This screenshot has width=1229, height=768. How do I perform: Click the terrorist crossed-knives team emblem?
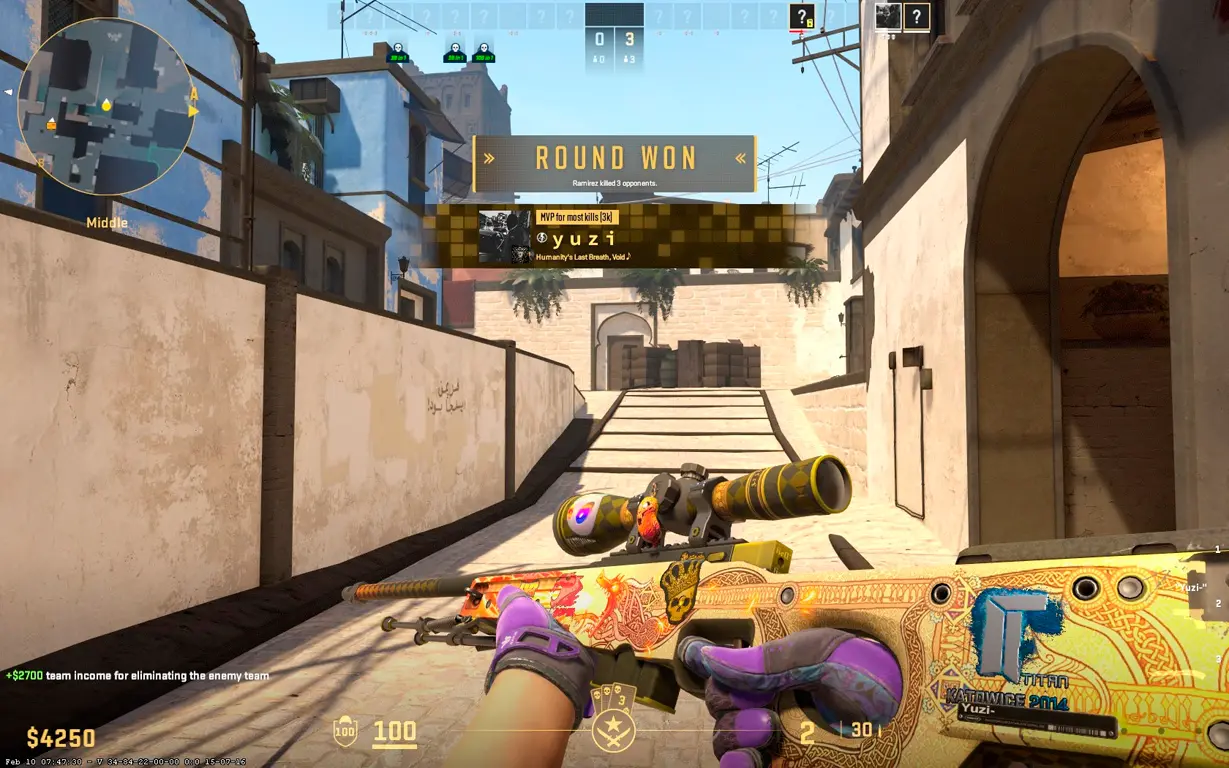pos(613,732)
